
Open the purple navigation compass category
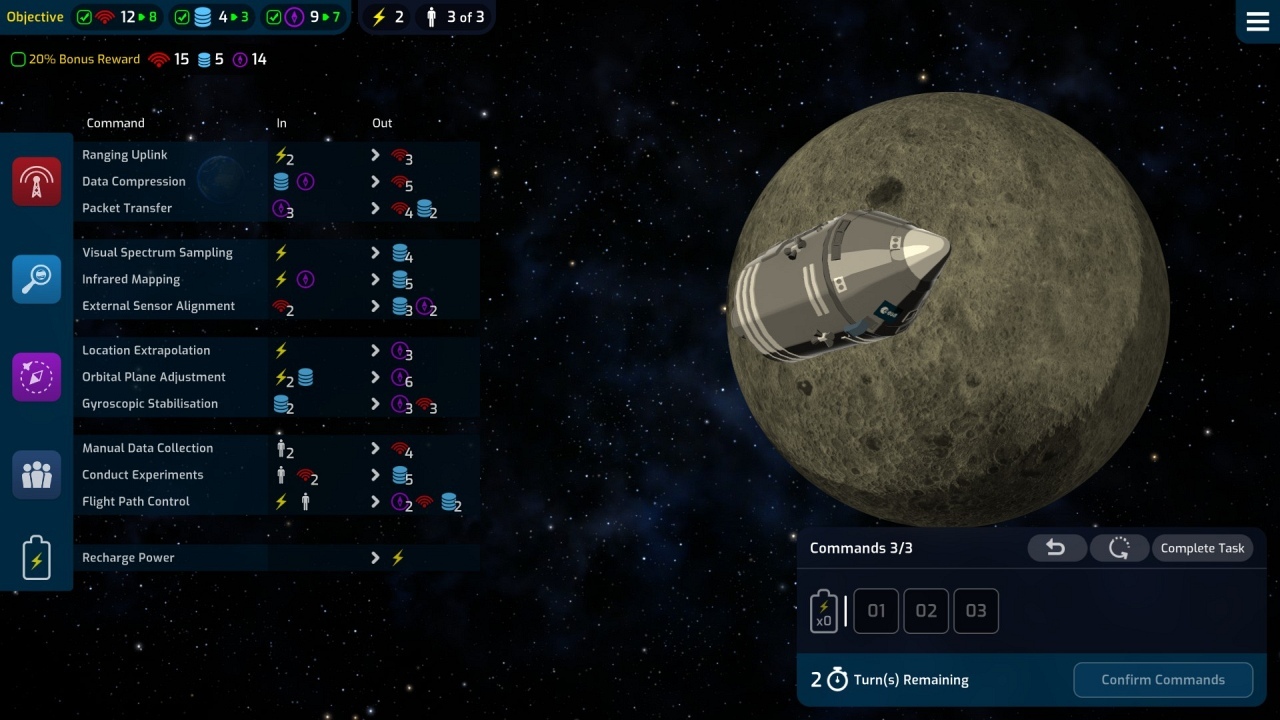37,377
